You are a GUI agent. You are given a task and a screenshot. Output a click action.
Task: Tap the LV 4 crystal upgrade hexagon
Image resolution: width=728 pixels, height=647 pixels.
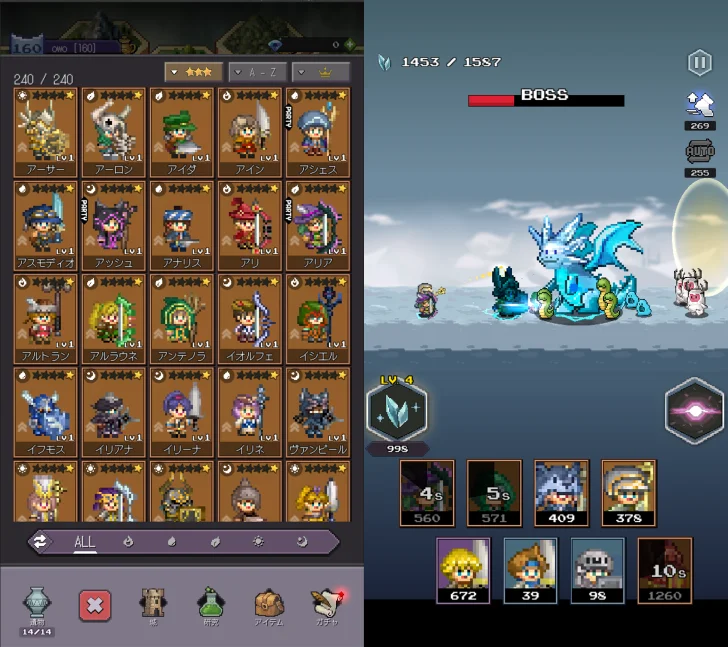click(397, 411)
